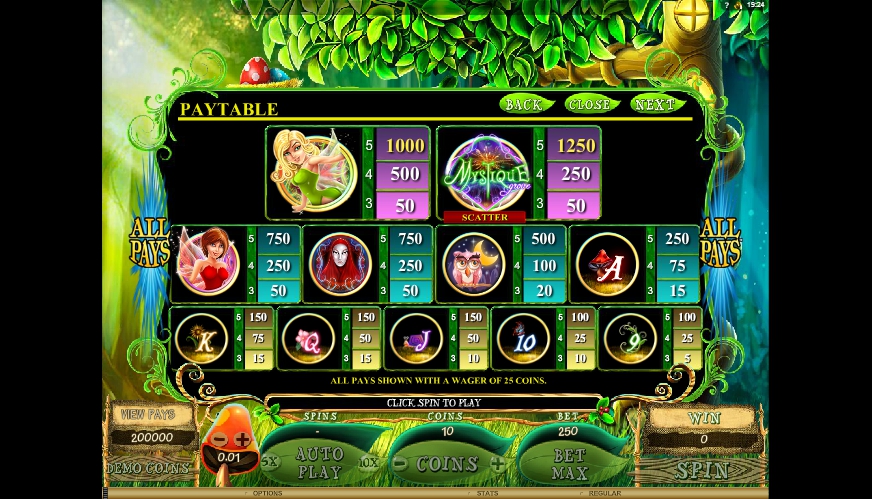This screenshot has height=499, width=872.
Task: Open the Stats panel
Action: pos(487,493)
